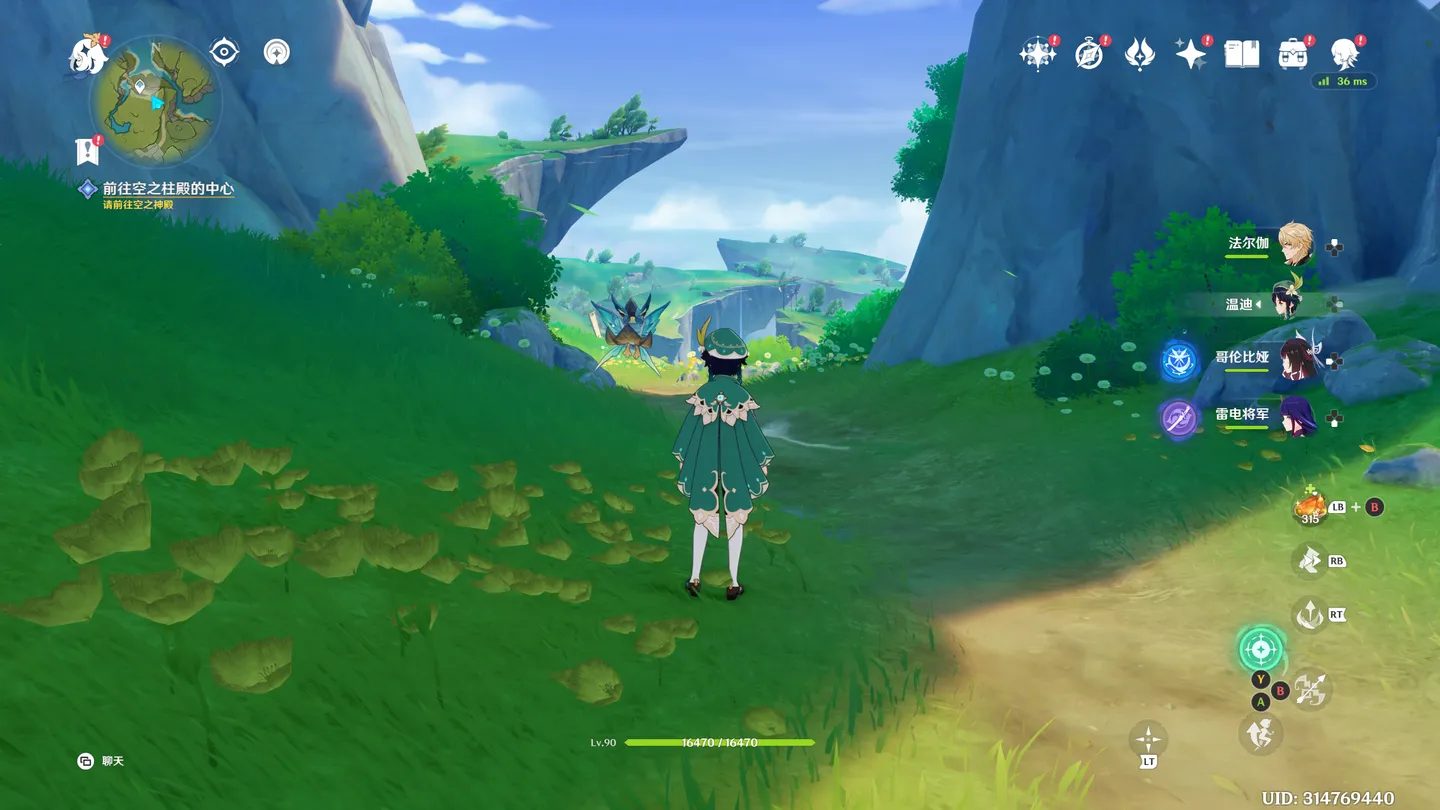
Task: Switch to party member 法尔伽
Action: (x=1296, y=245)
